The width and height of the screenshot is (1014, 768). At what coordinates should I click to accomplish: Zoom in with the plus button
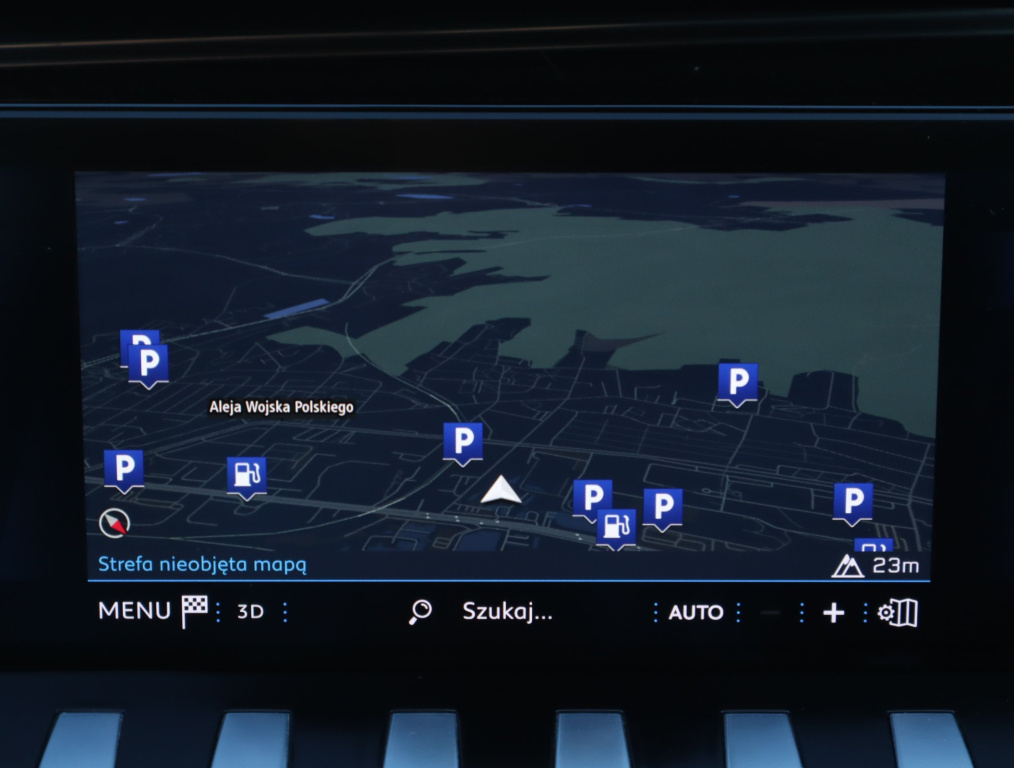[833, 613]
